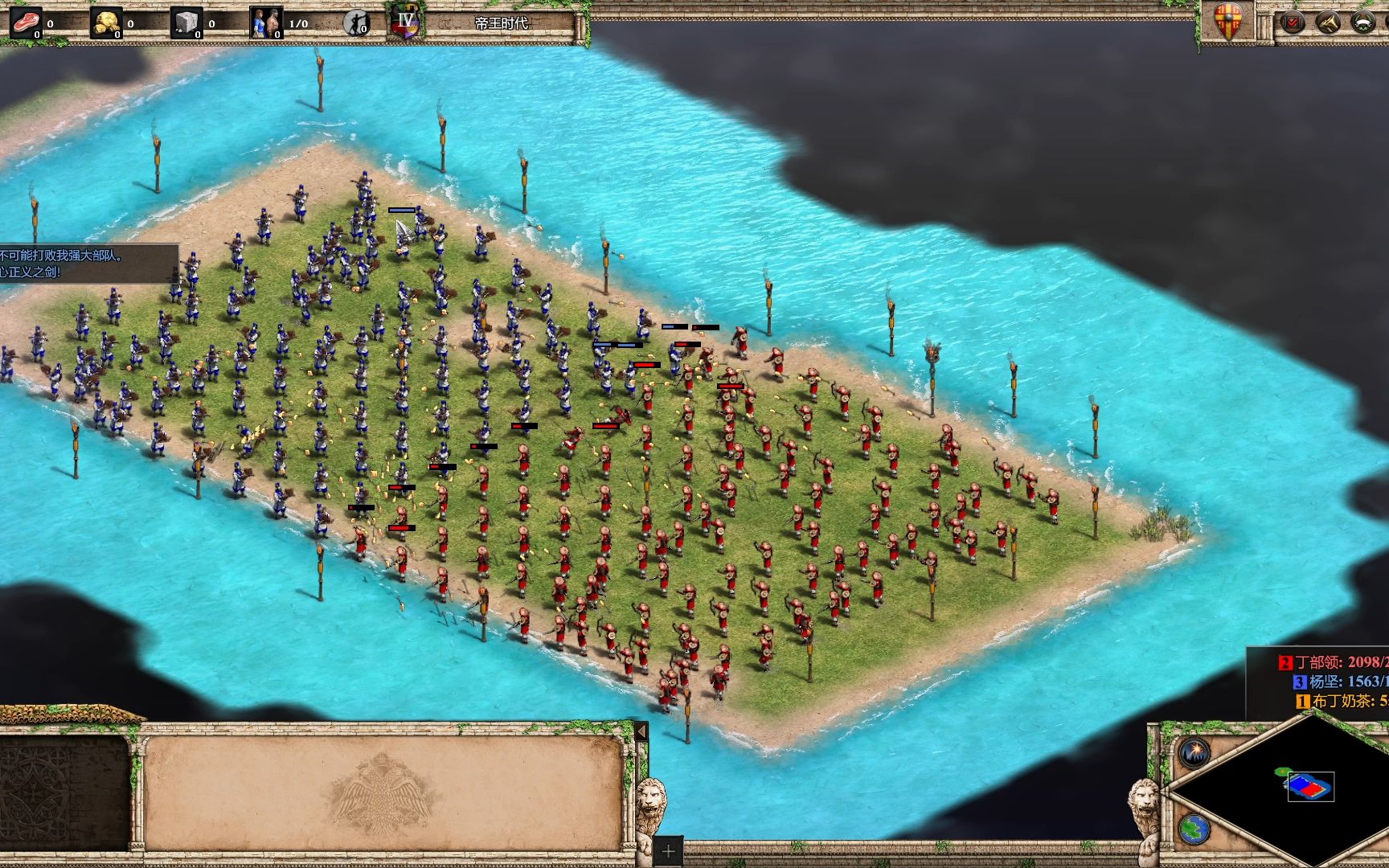Click the gold resource icon
This screenshot has height=868, width=1389.
(106, 23)
